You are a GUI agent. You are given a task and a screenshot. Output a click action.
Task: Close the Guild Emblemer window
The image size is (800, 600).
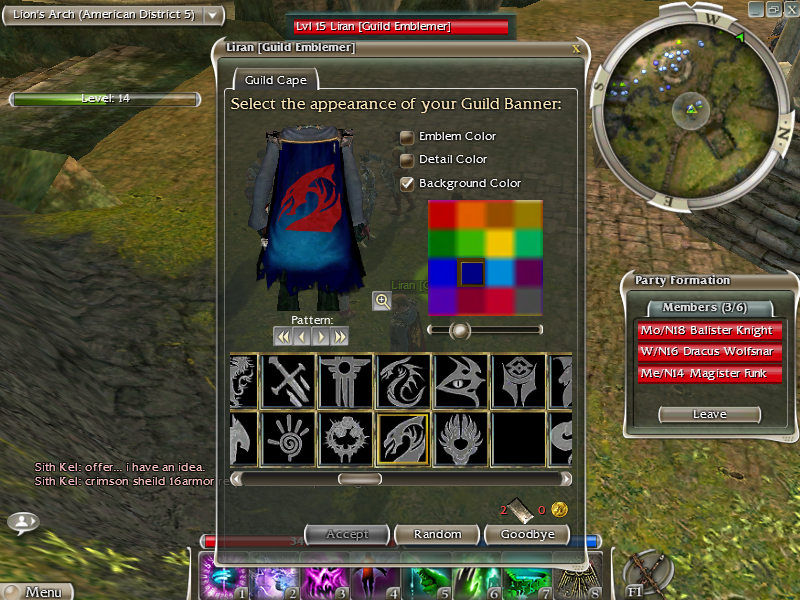point(575,48)
